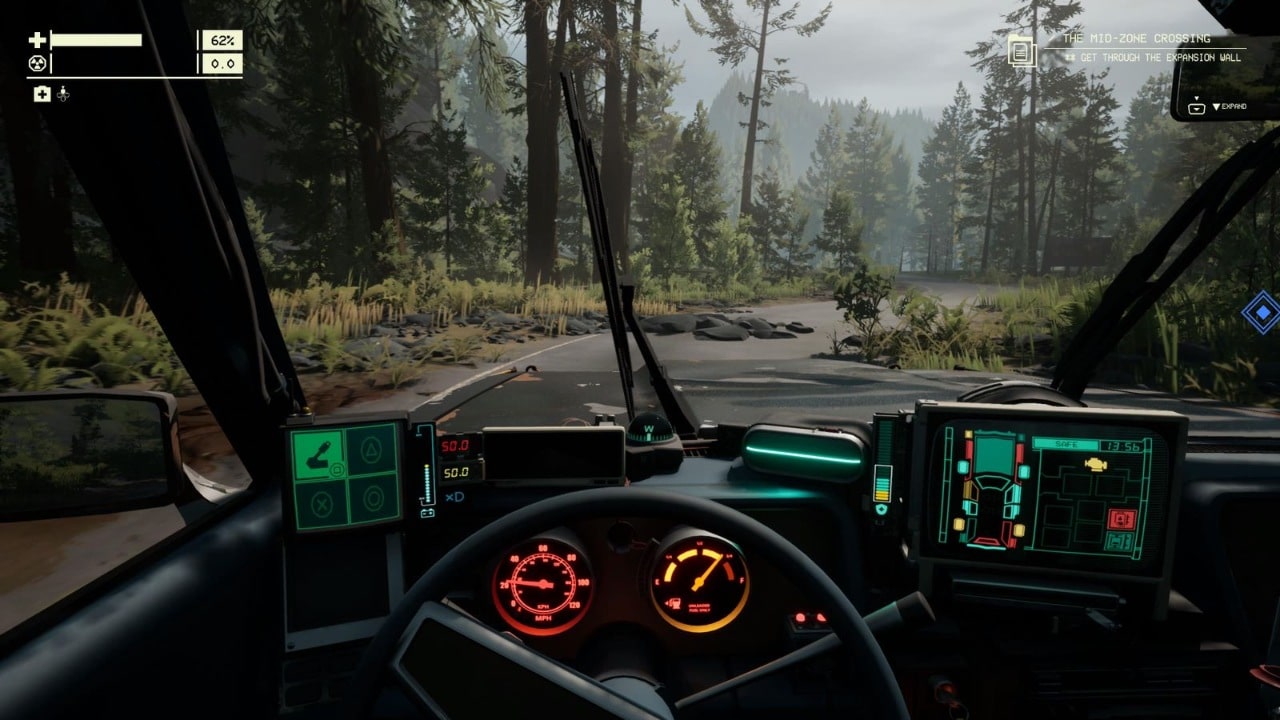1280x720 pixels.
Task: Select The Mid-Zone Crossing quest title
Action: click(1136, 39)
